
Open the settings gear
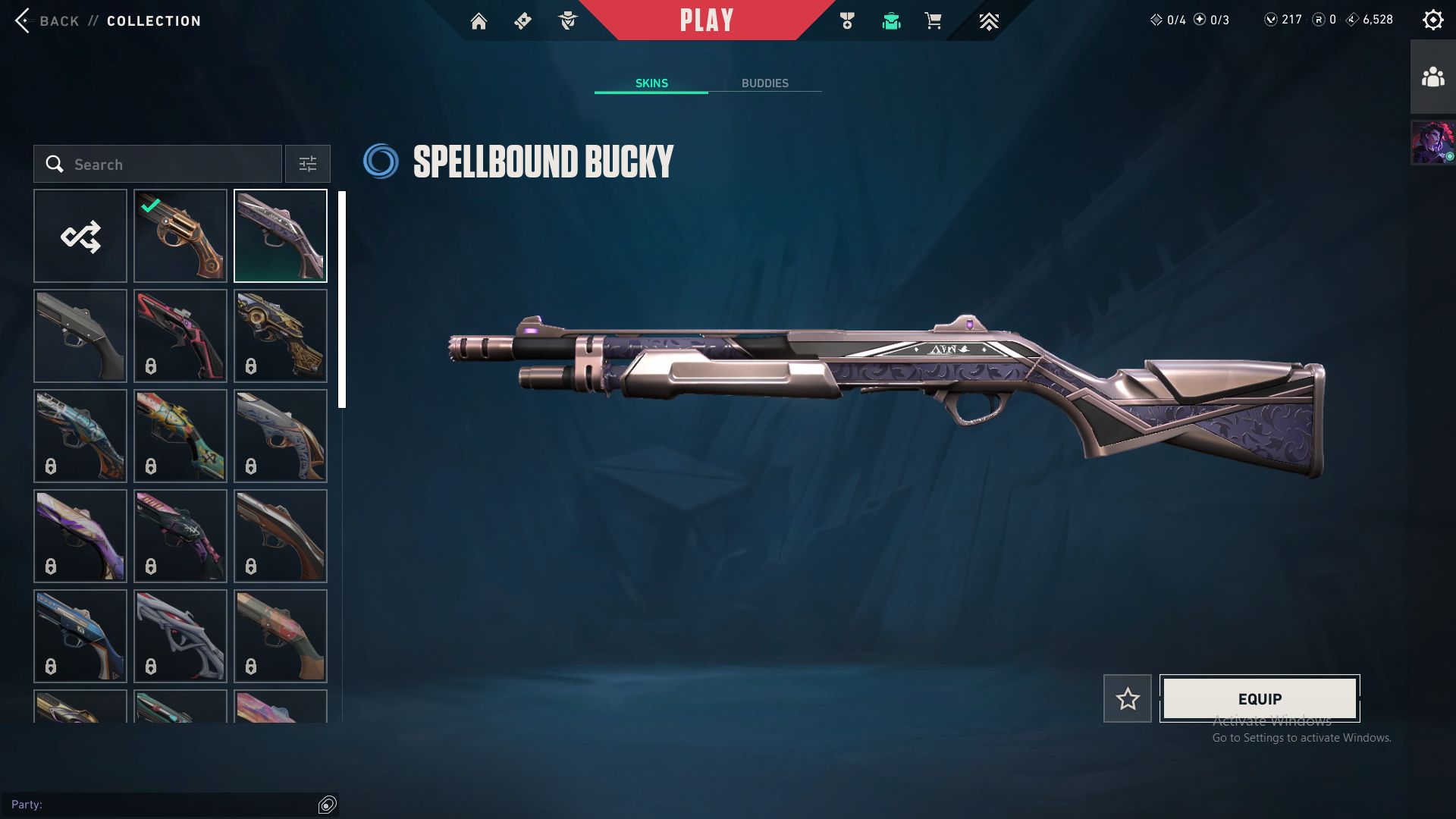1432,20
